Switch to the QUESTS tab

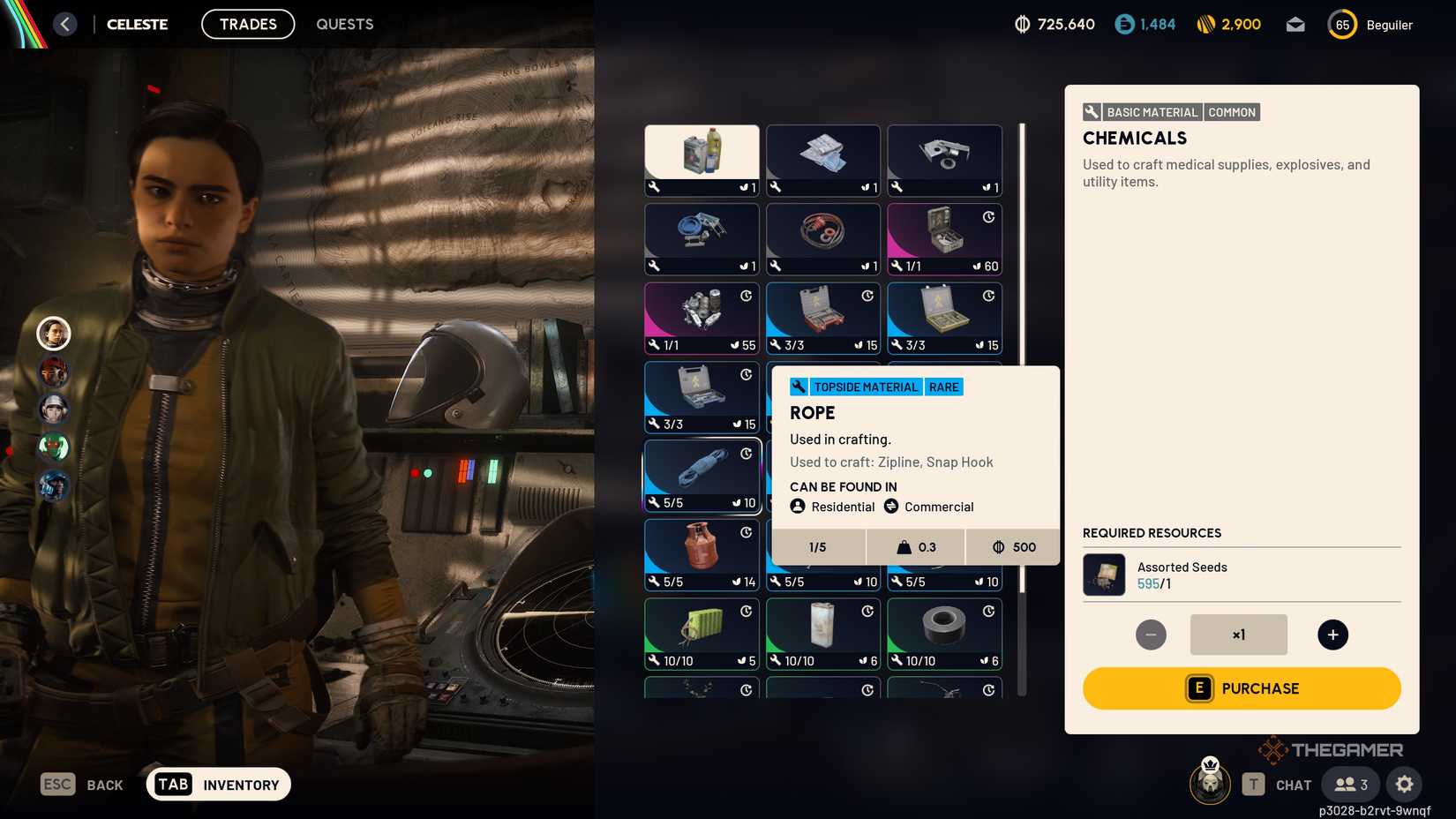pyautogui.click(x=344, y=24)
